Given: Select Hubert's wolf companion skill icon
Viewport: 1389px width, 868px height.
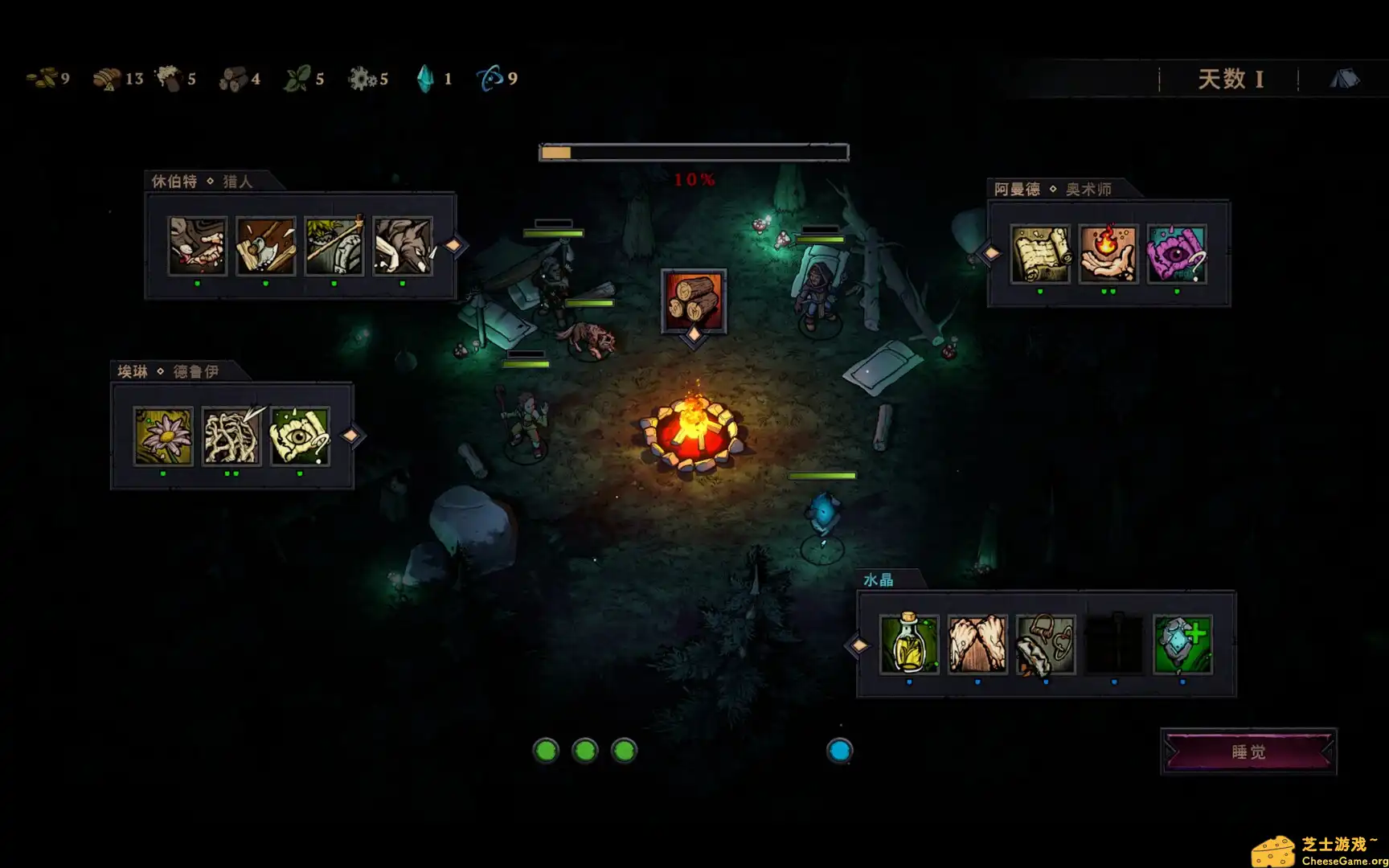Looking at the screenshot, I should pyautogui.click(x=403, y=245).
